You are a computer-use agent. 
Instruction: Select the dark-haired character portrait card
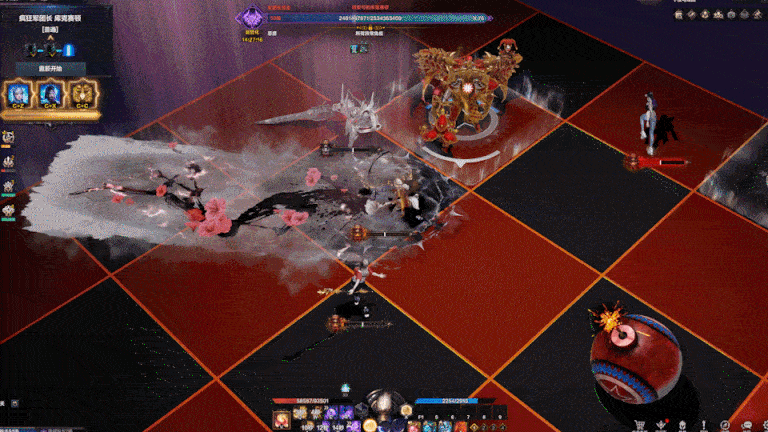[x=50, y=95]
